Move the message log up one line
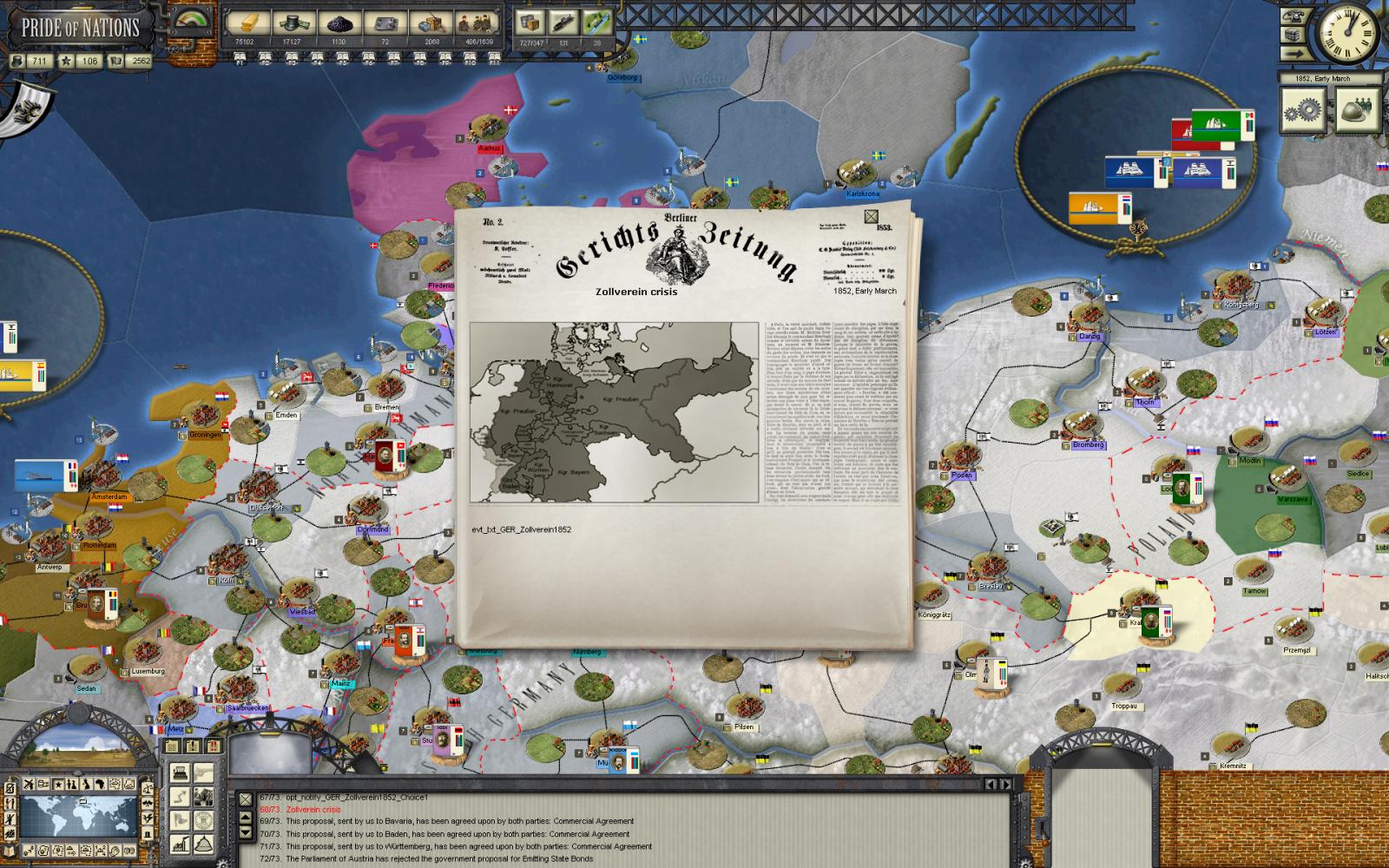 (246, 817)
